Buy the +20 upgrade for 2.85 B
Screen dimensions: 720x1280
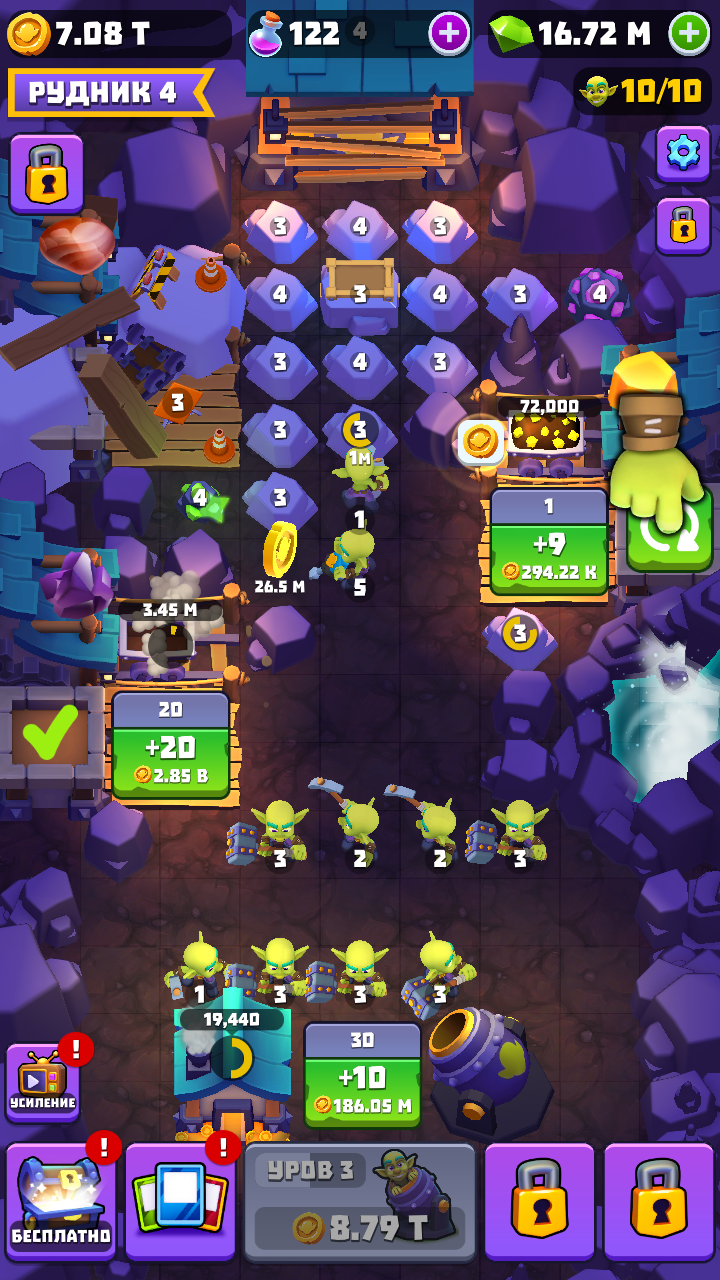170,746
